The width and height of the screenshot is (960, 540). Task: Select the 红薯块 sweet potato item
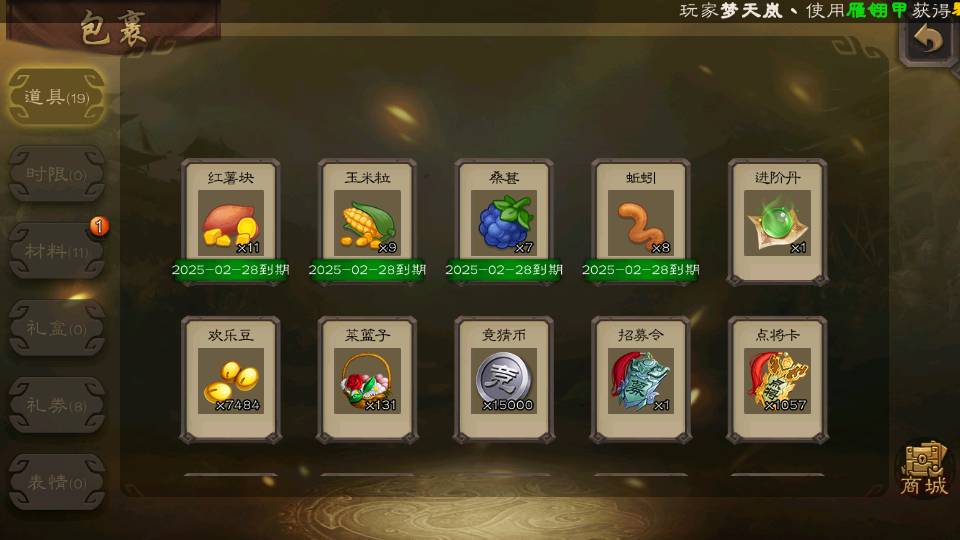tap(230, 222)
